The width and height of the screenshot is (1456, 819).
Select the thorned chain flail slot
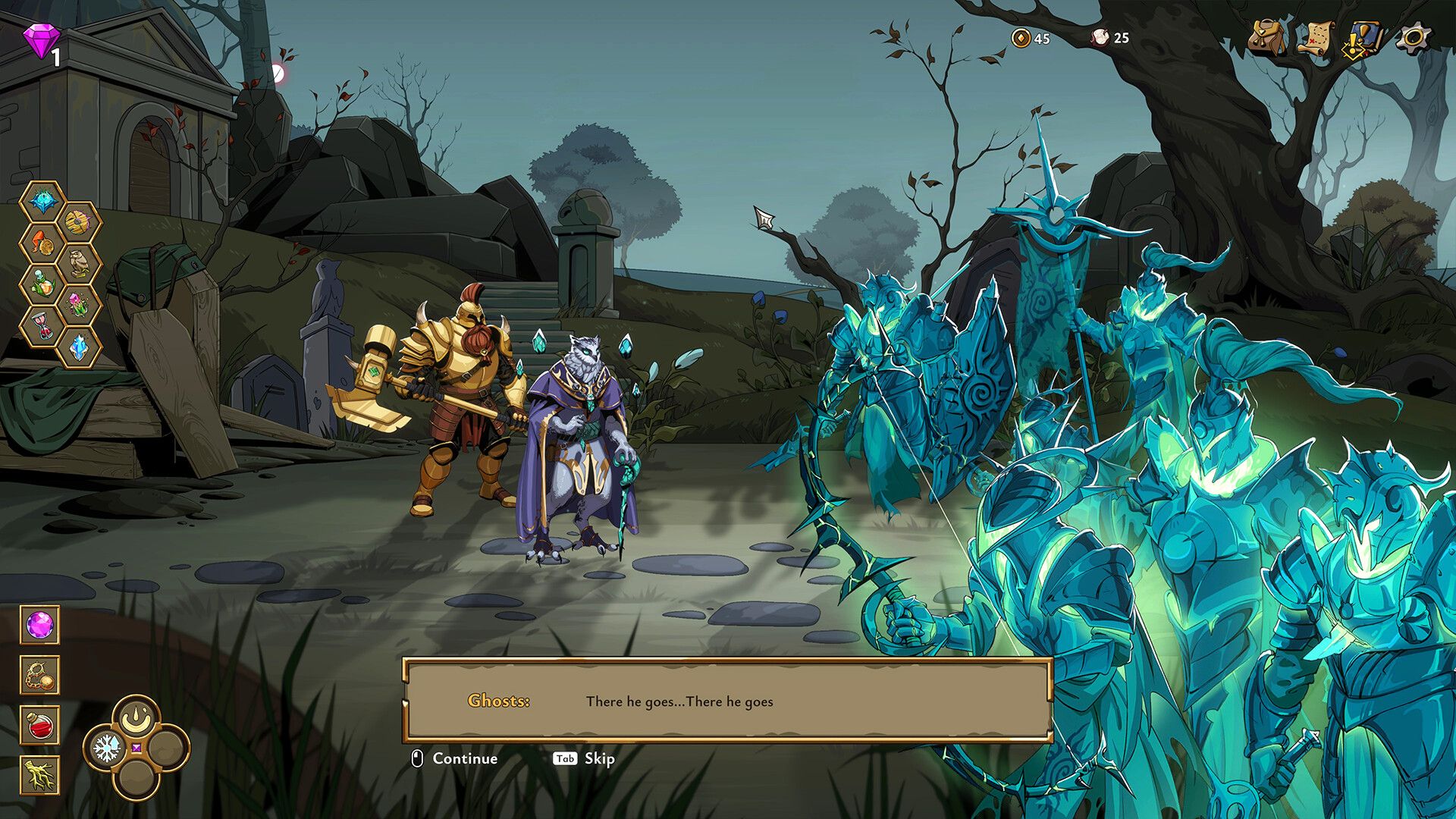point(39,675)
